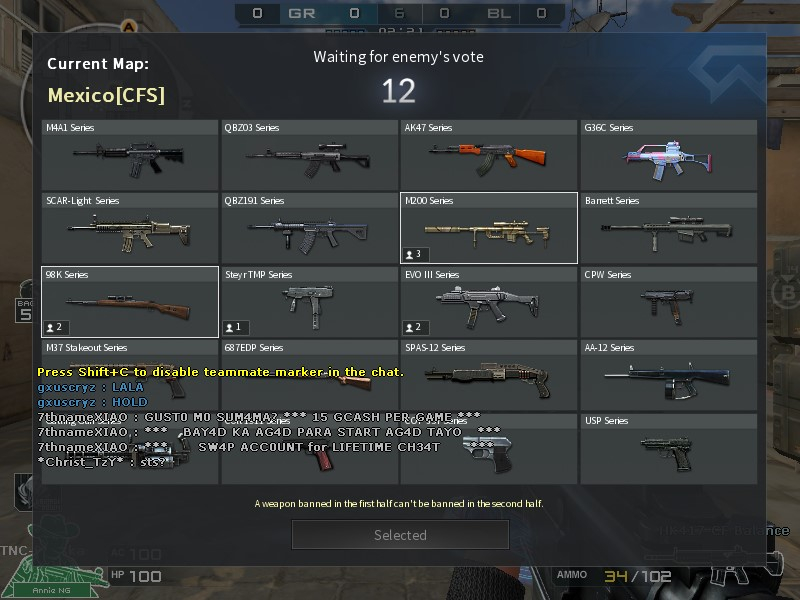Pick the AK47 Series weapon

click(489, 155)
